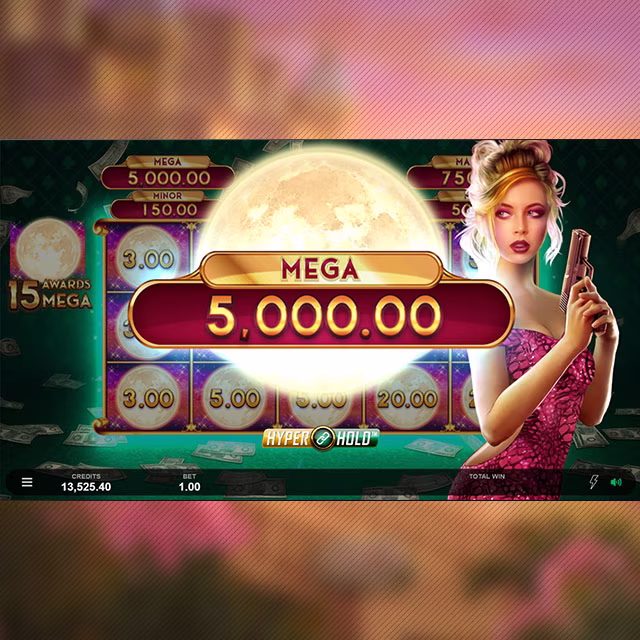
Task: Open the bet amount selector
Action: (x=189, y=483)
